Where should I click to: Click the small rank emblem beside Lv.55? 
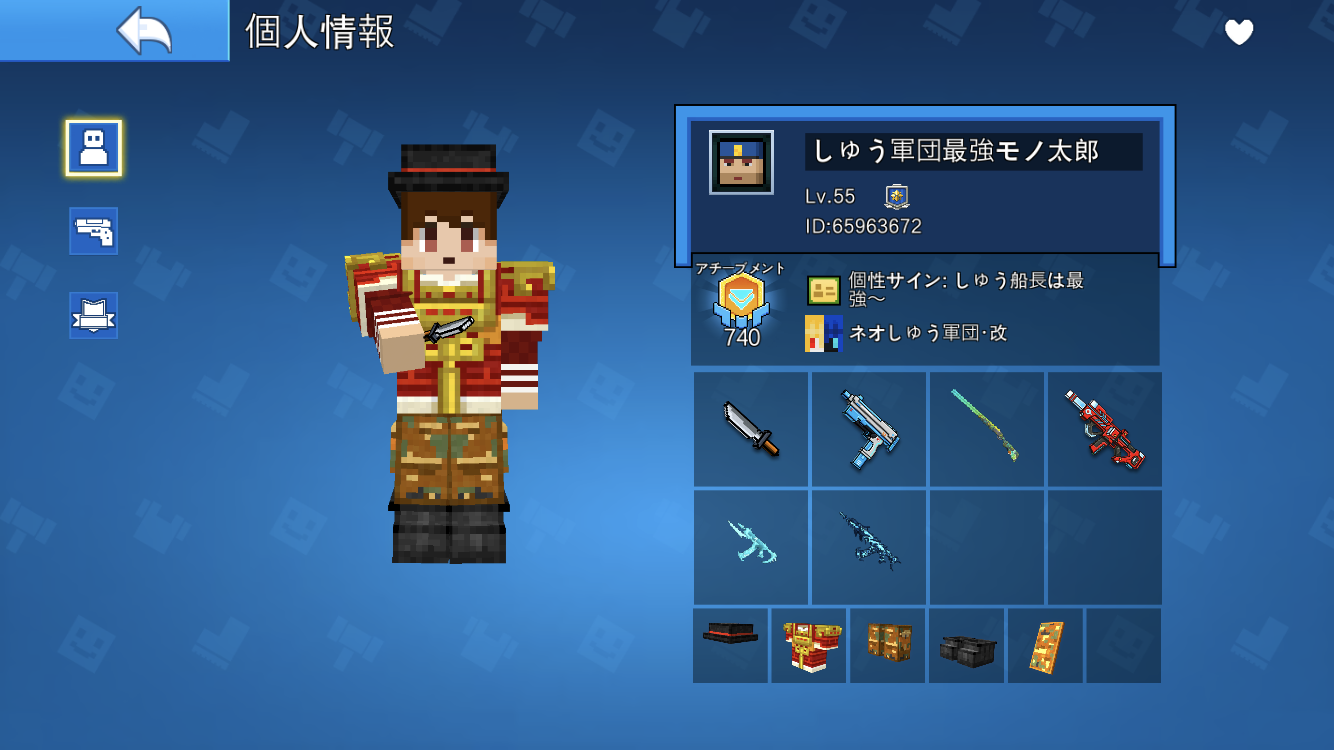896,196
